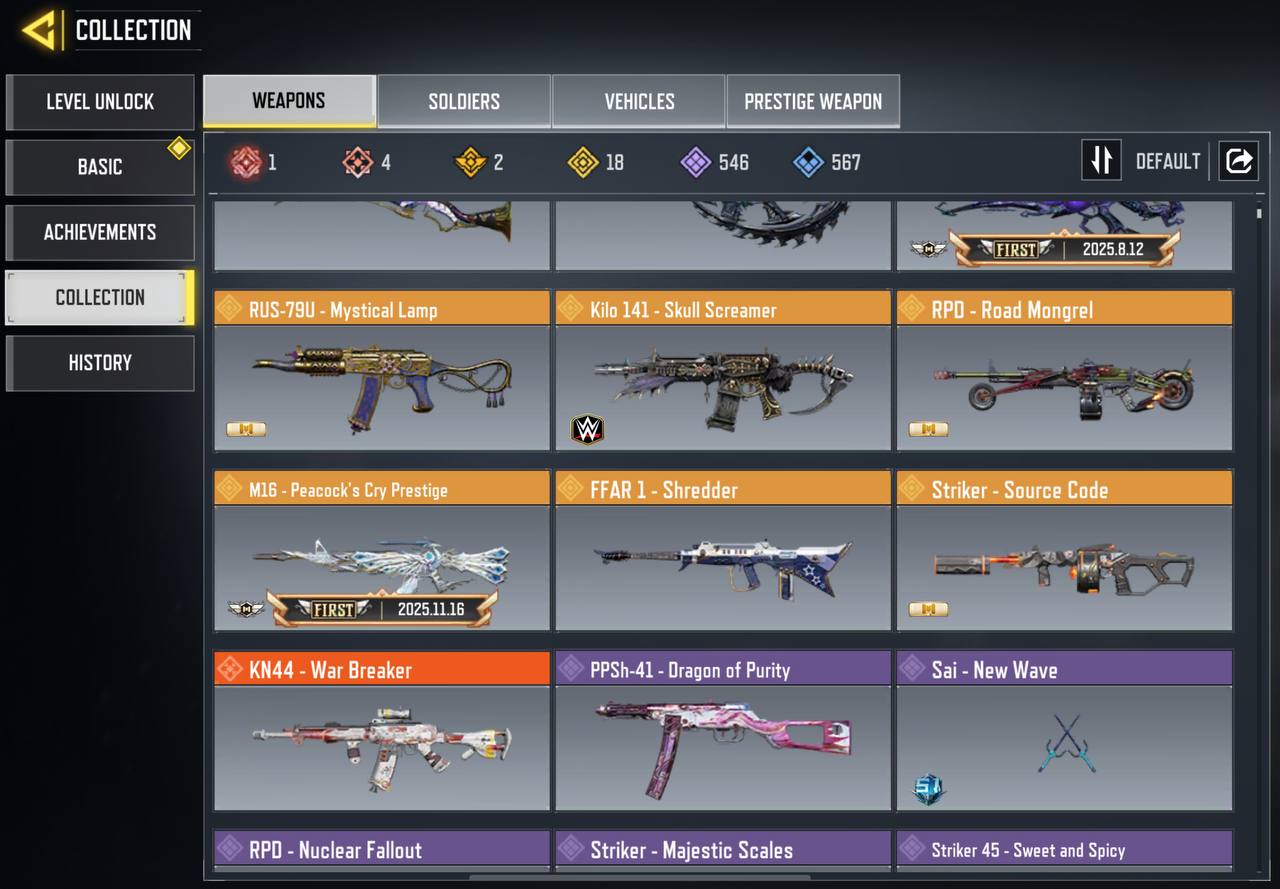Pick the FFAR 1 Shredder card
This screenshot has width=1280, height=889.
coord(723,566)
